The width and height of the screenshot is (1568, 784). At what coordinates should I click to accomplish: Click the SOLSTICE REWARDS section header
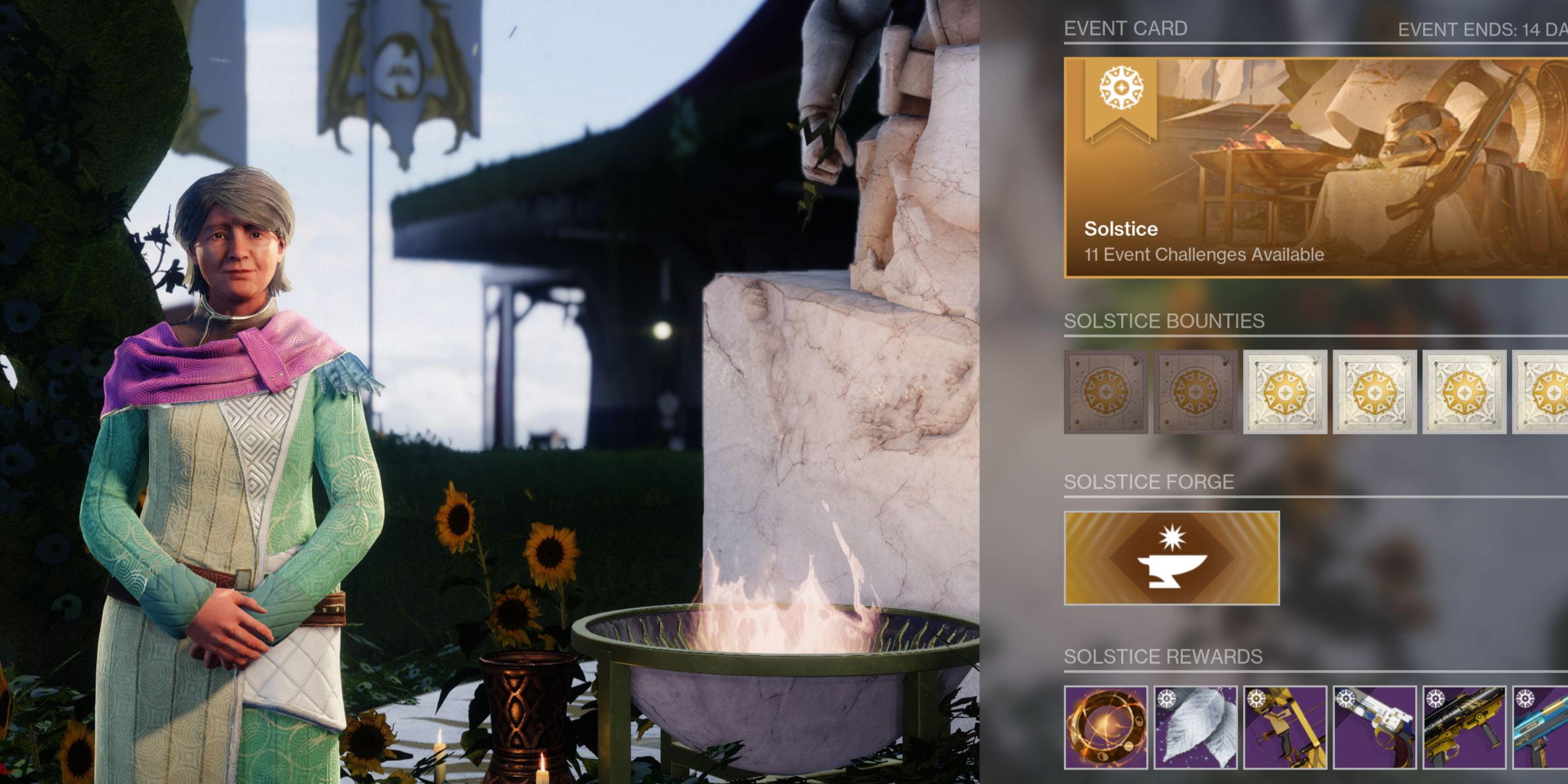pyautogui.click(x=1163, y=656)
